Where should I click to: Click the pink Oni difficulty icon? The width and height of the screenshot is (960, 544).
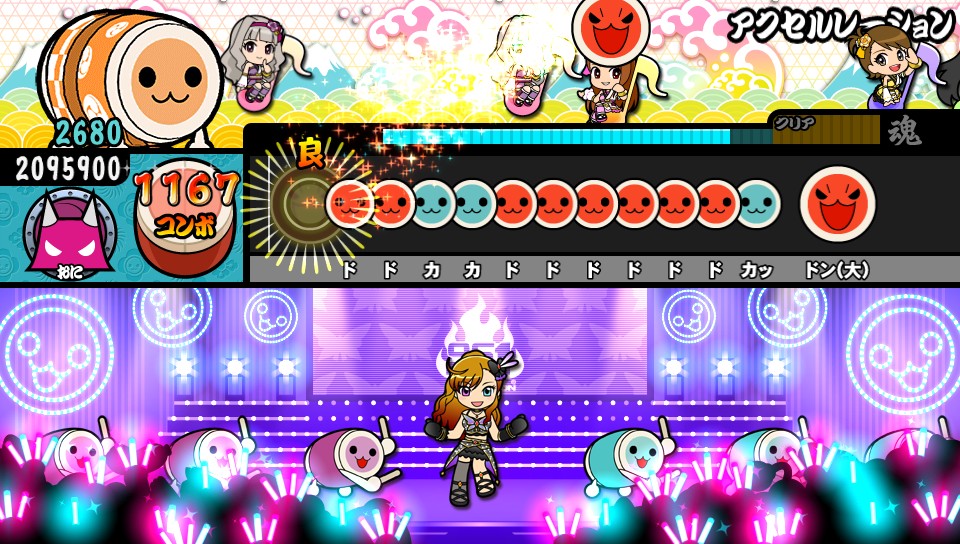point(63,234)
